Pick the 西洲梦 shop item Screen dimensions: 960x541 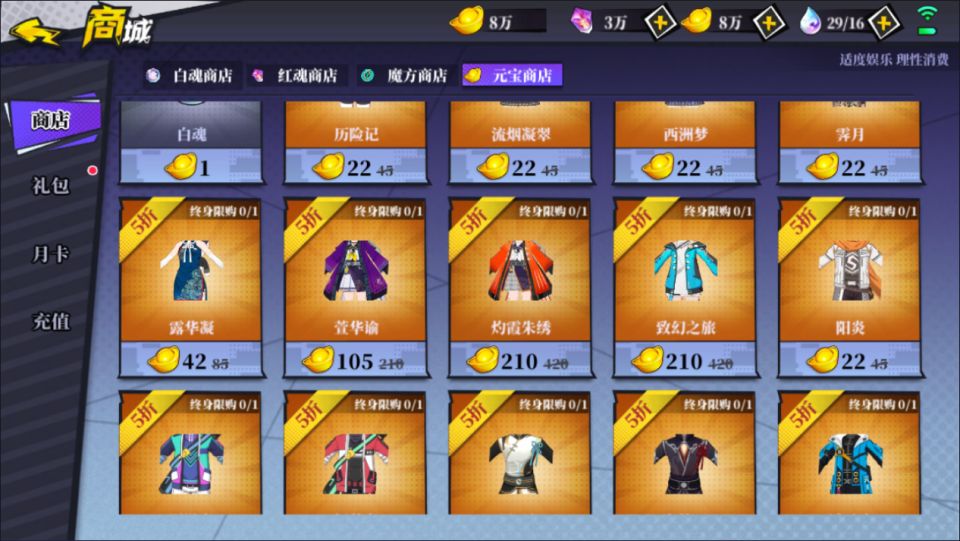(x=684, y=142)
